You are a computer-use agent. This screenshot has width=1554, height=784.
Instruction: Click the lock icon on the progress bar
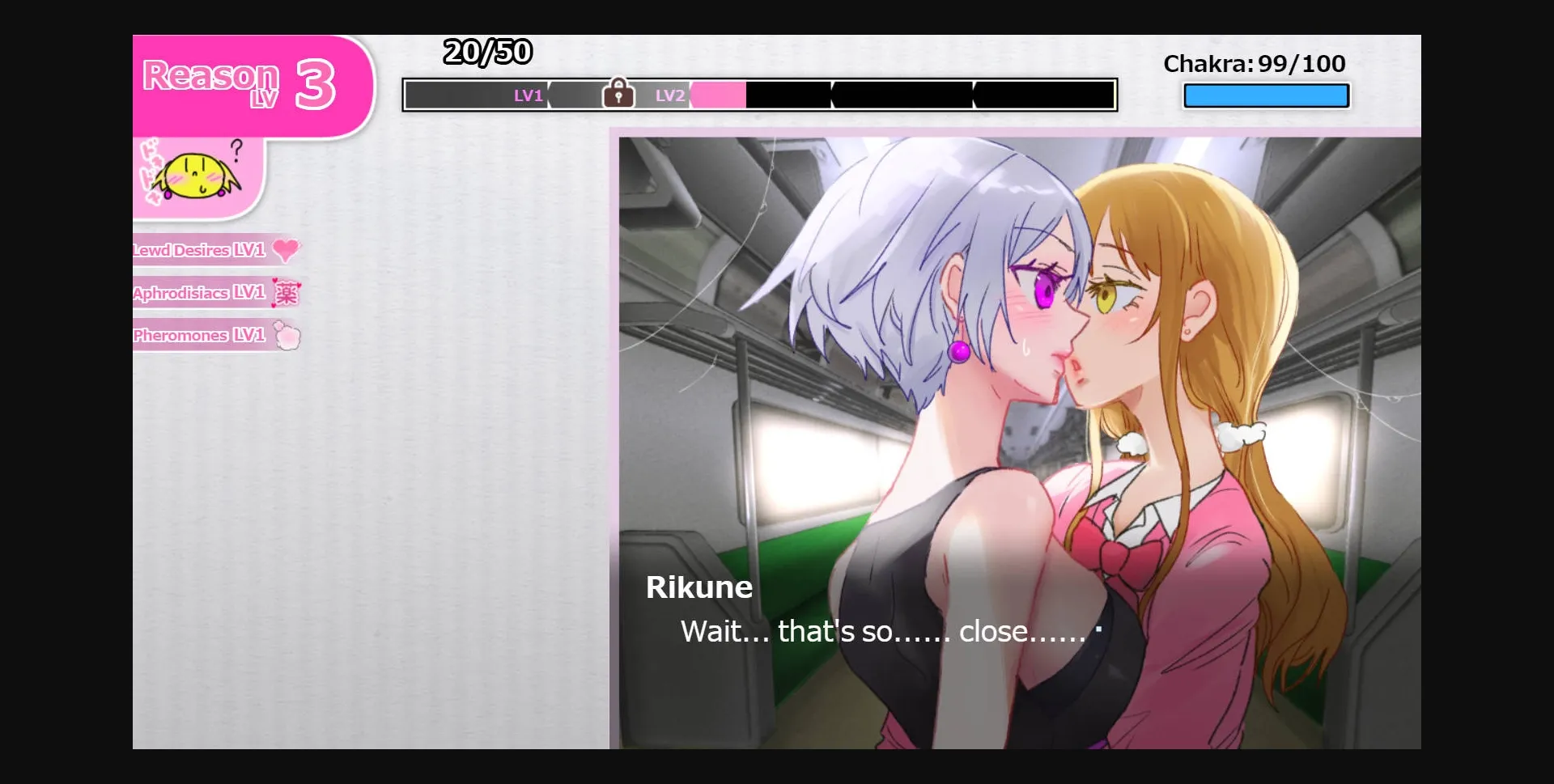pos(619,92)
